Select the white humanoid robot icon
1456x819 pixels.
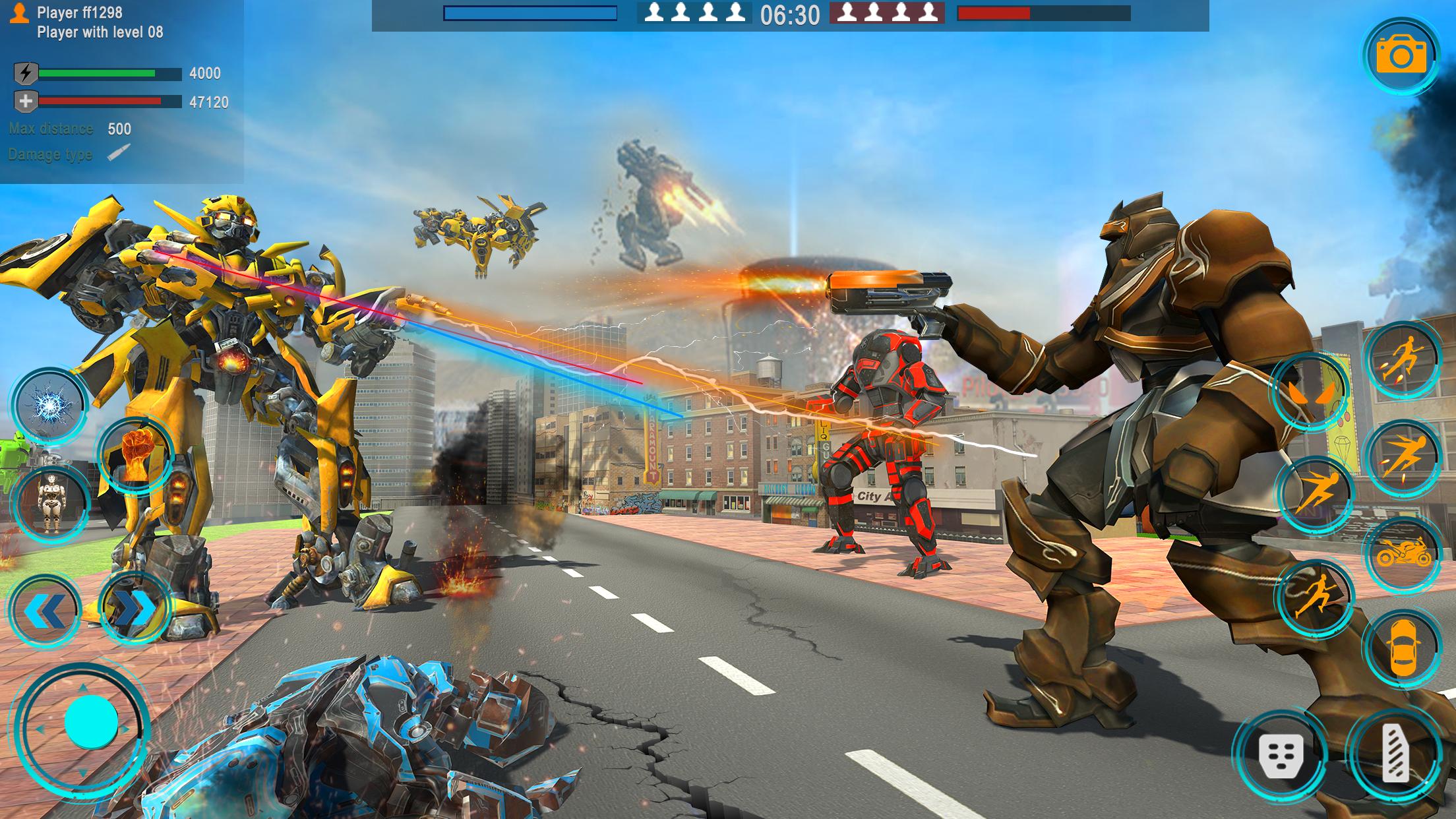pyautogui.click(x=50, y=502)
